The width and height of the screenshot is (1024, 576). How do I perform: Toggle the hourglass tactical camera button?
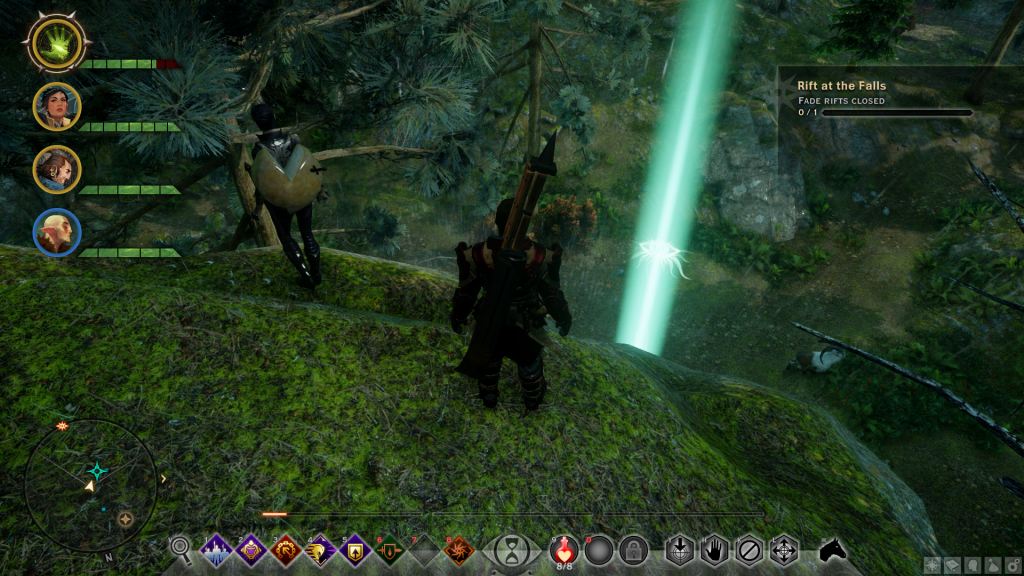point(512,550)
